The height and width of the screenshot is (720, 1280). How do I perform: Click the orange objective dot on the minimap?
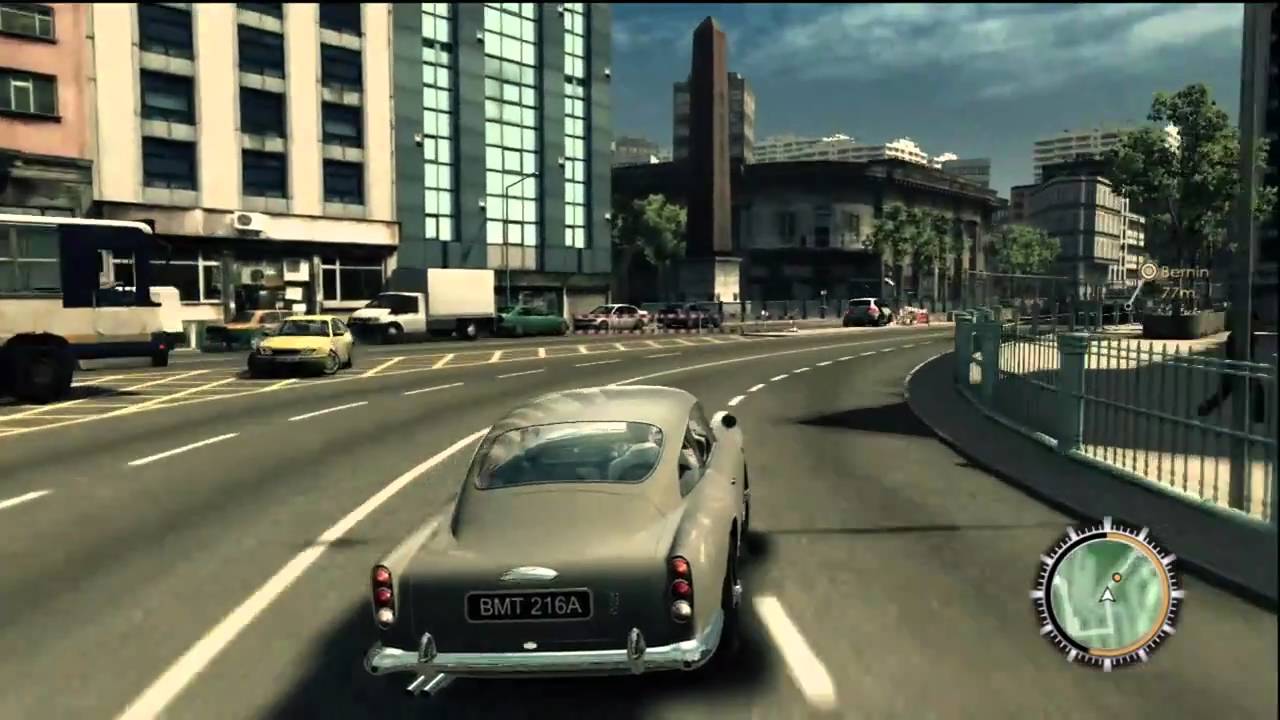[x=1116, y=577]
